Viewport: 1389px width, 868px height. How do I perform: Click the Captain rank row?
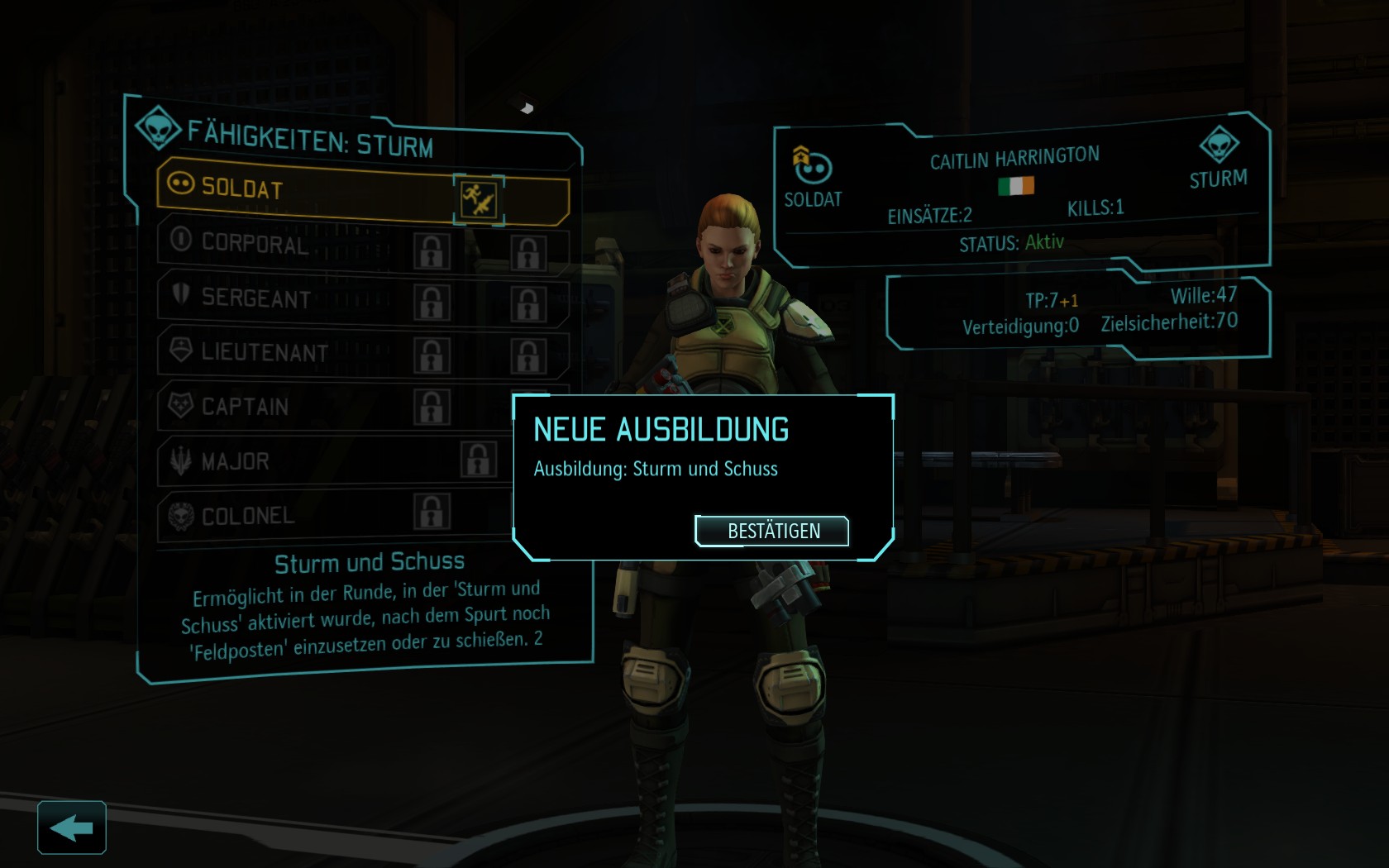(x=281, y=407)
